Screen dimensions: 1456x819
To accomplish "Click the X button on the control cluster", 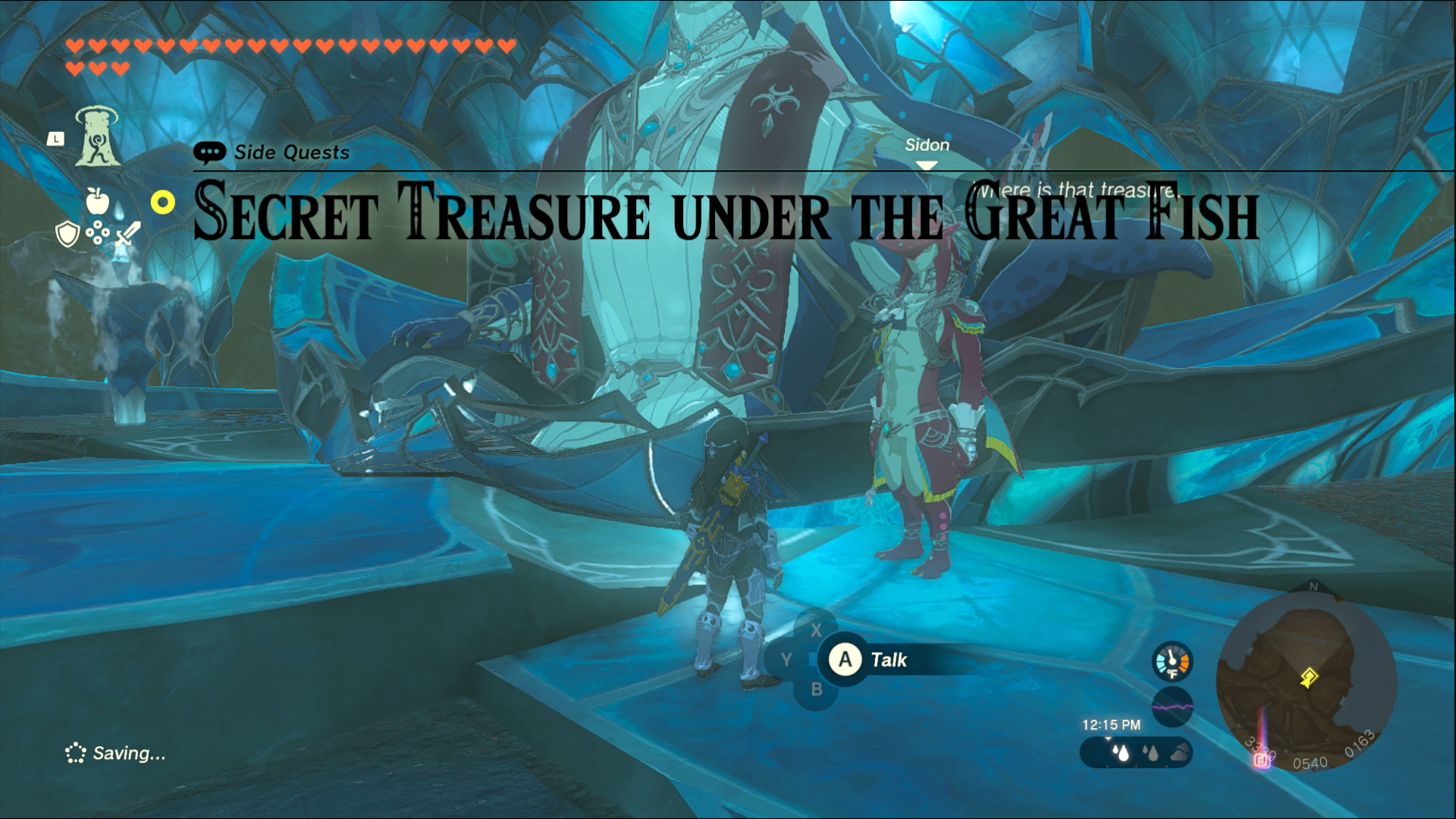I will [817, 630].
